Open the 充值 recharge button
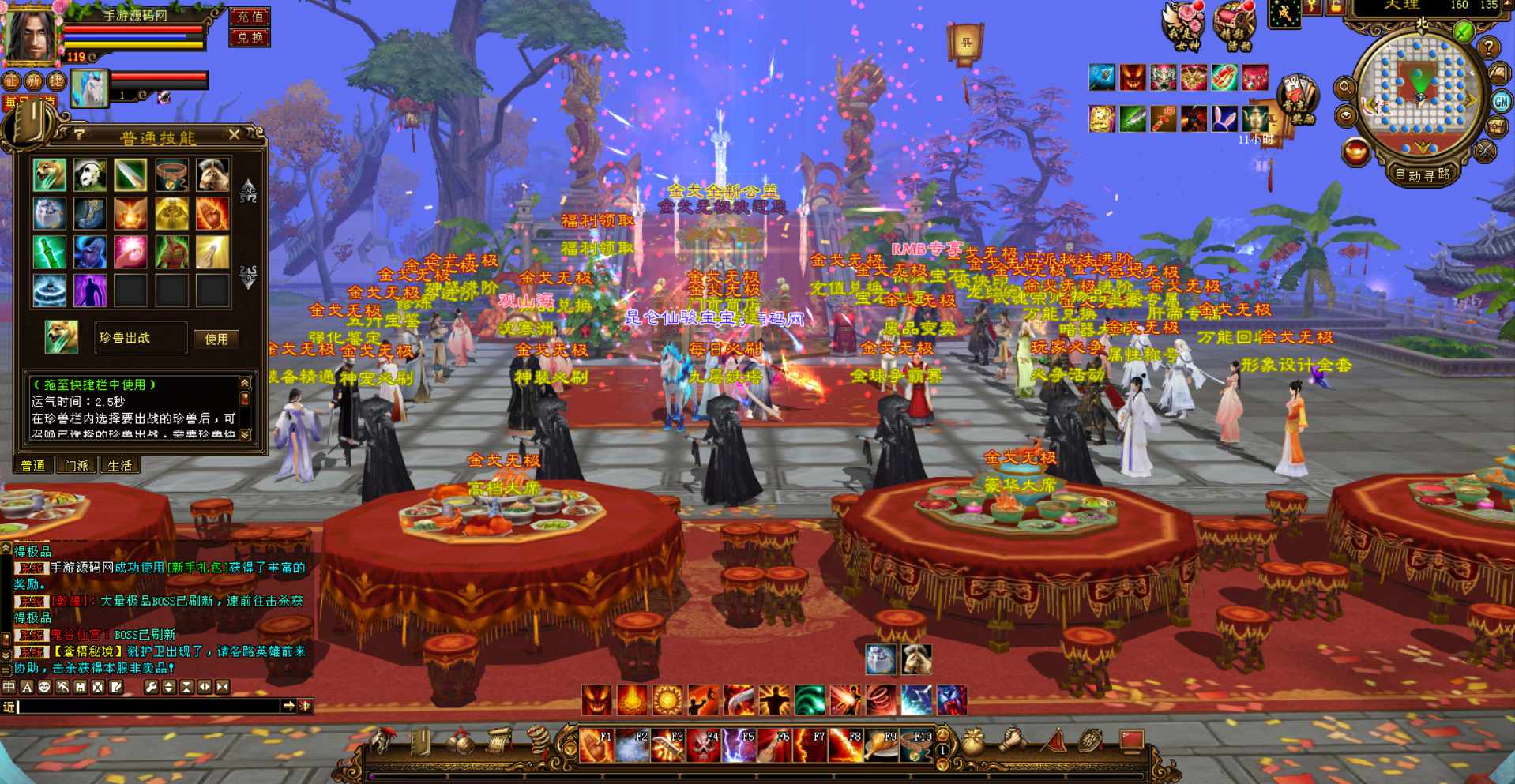The width and height of the screenshot is (1515, 784). (250, 17)
